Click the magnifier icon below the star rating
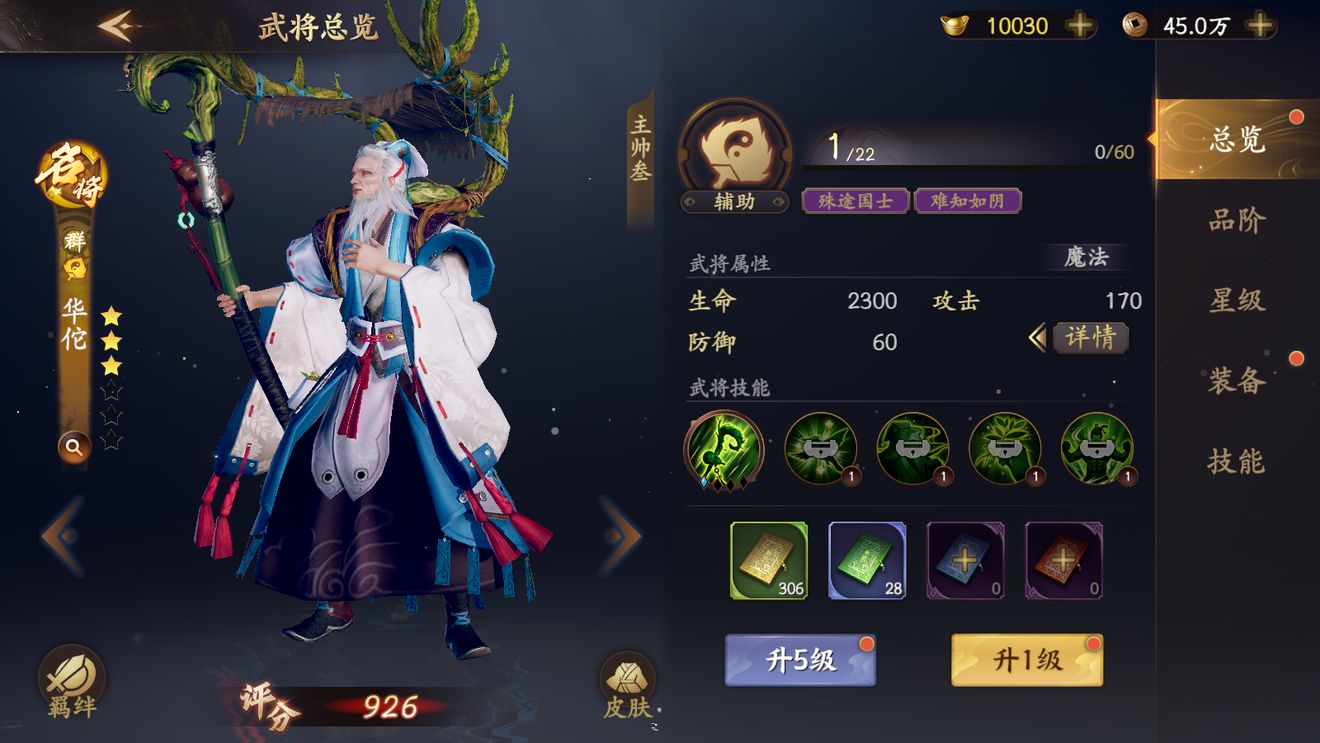This screenshot has height=743, width=1320. coord(74,447)
